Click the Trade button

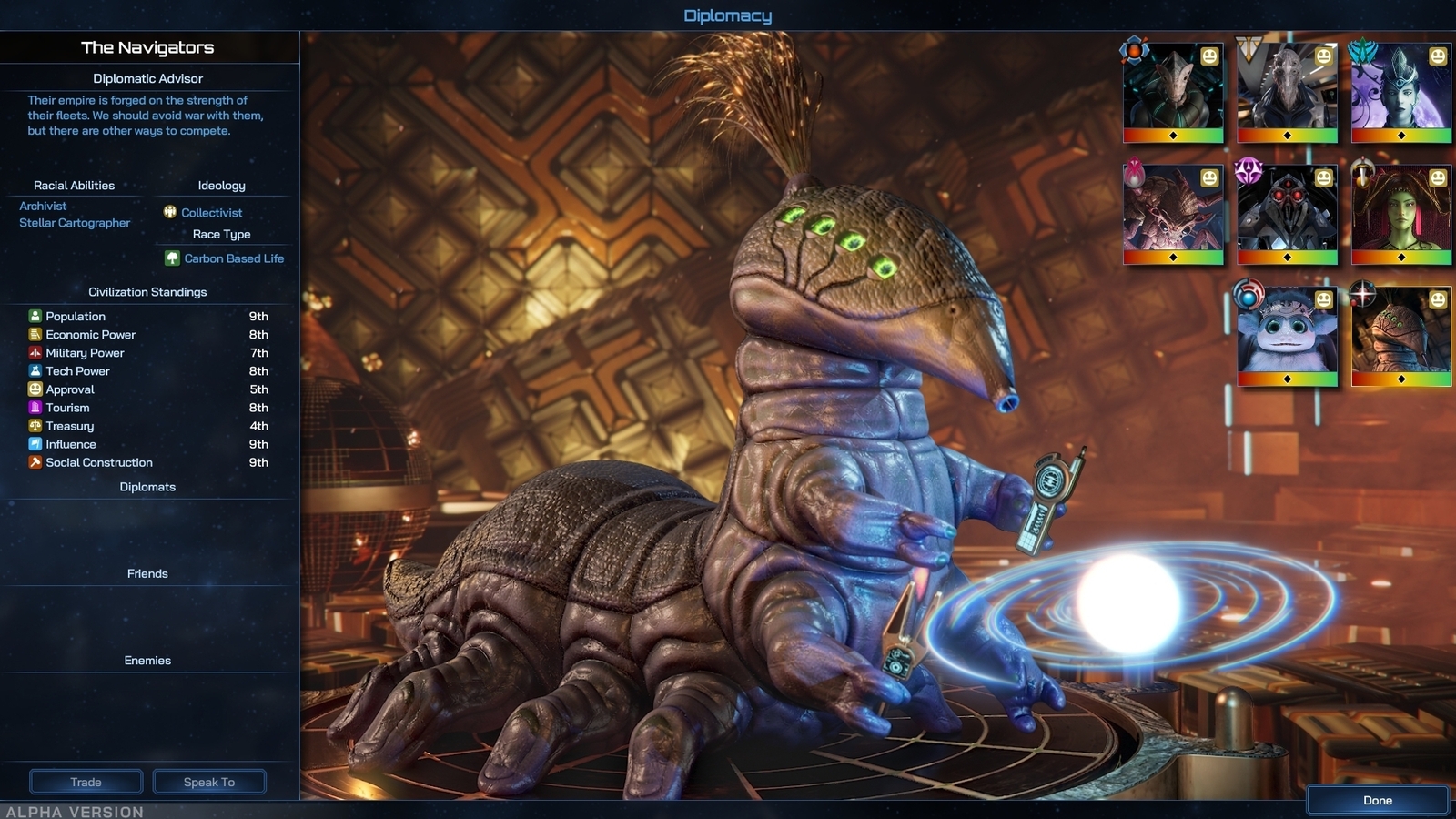tap(86, 781)
